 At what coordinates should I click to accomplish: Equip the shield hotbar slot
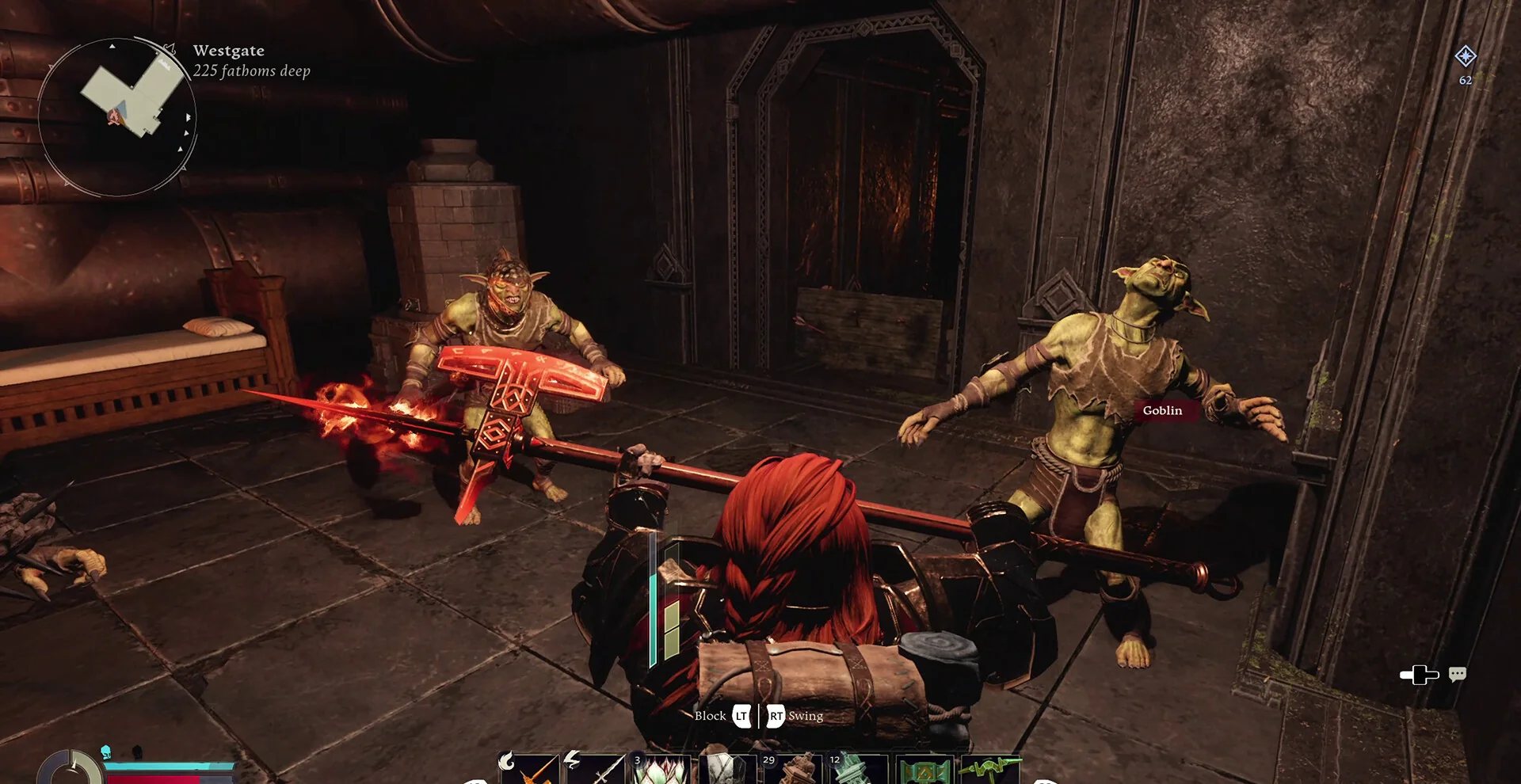[727, 770]
